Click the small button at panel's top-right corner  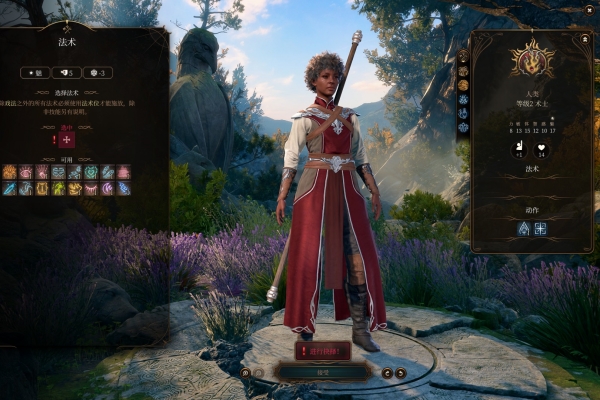tap(585, 38)
